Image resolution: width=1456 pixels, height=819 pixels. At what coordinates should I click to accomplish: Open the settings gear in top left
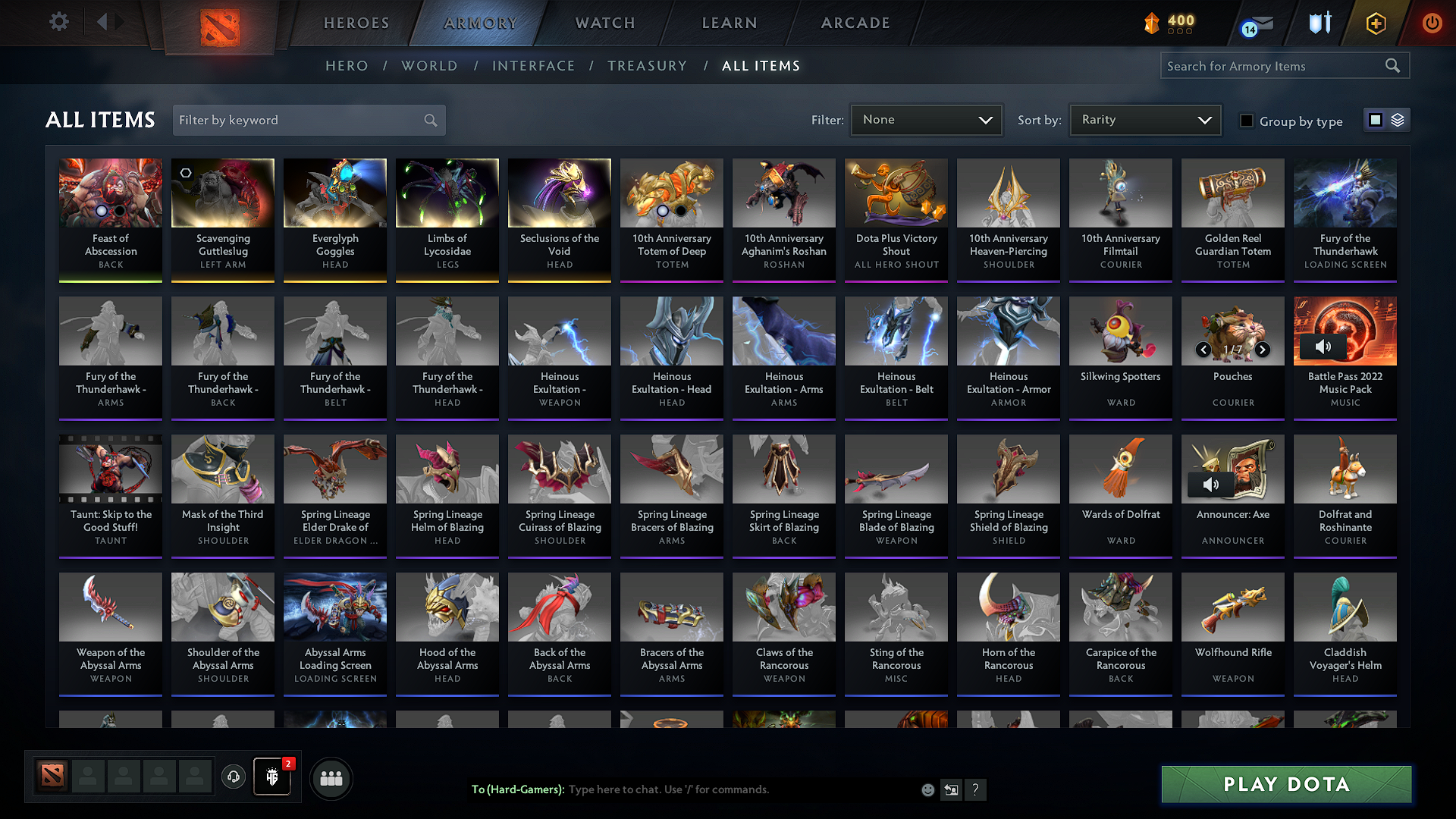58,22
